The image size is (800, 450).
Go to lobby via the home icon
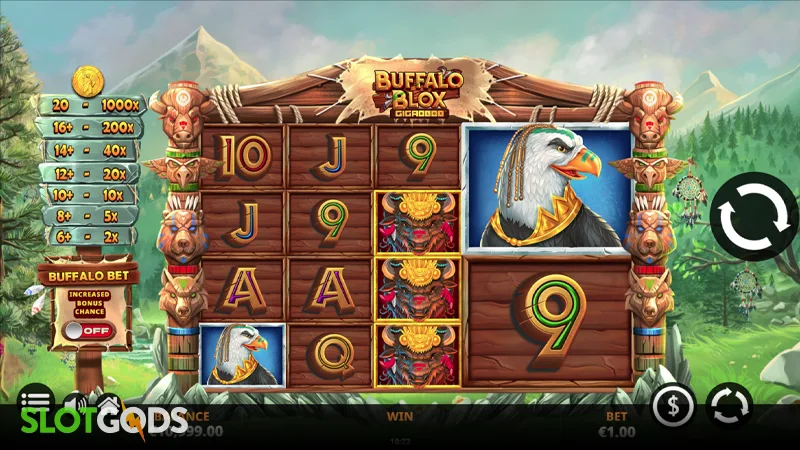pos(108,401)
